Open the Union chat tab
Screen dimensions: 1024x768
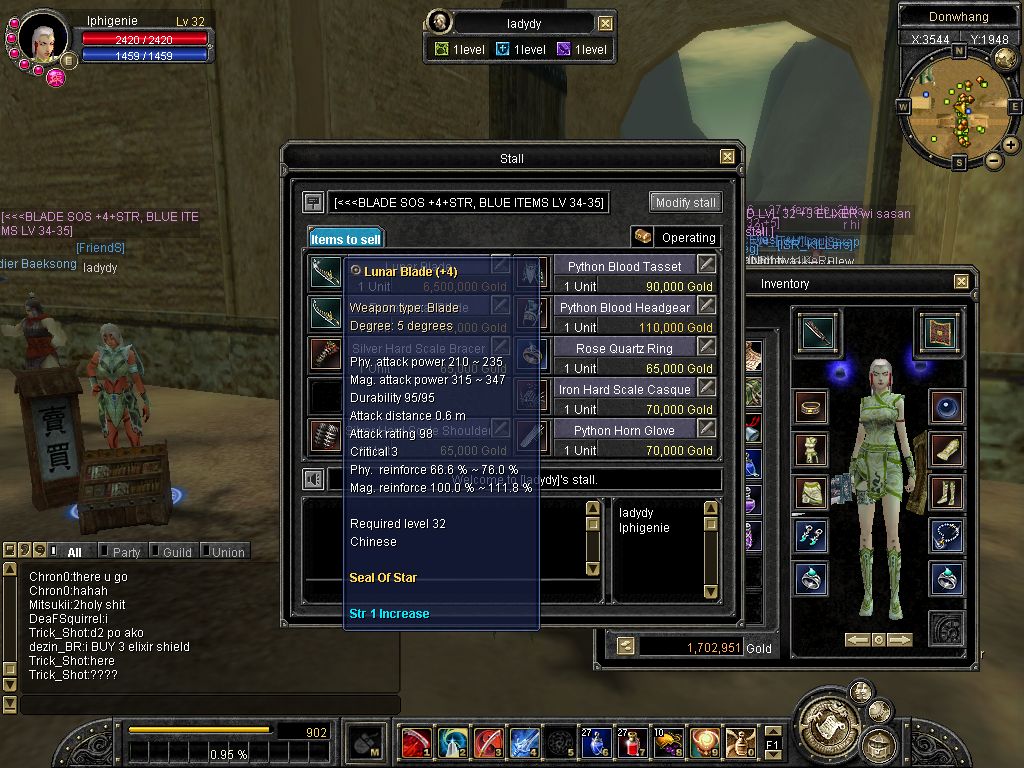pyautogui.click(x=227, y=552)
